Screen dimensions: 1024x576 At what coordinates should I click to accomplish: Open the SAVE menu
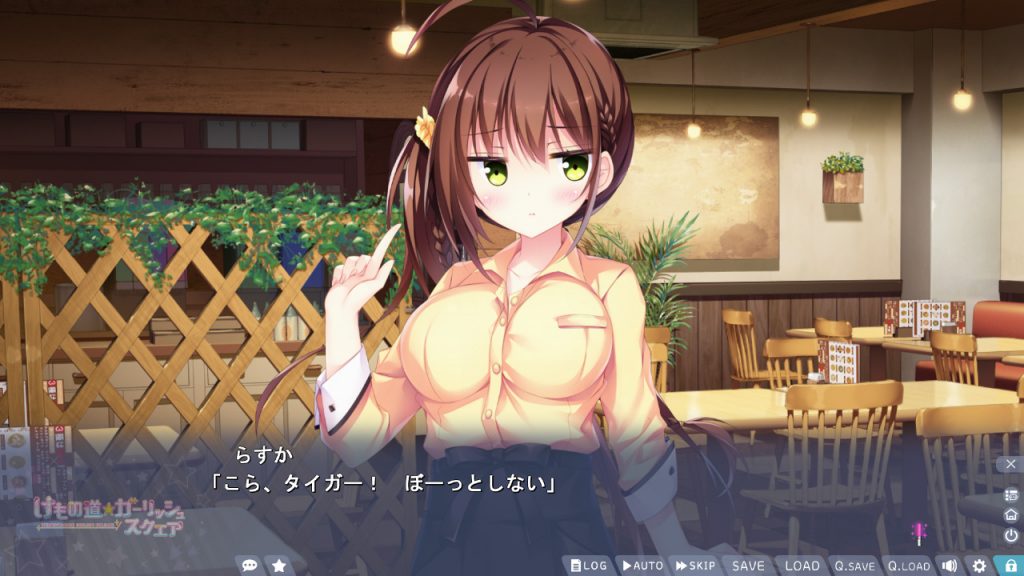click(748, 565)
